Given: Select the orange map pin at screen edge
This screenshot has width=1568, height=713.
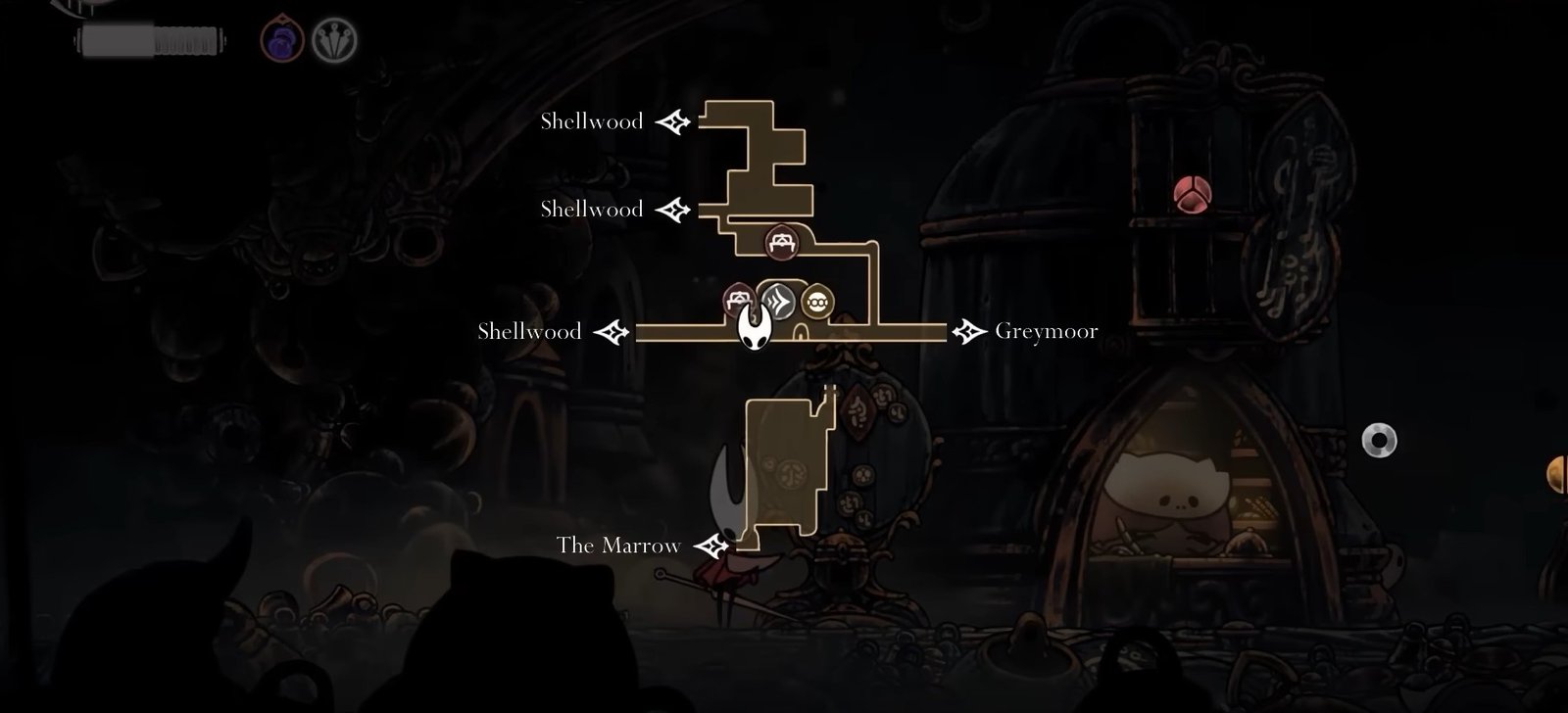Looking at the screenshot, I should pos(1558,475).
